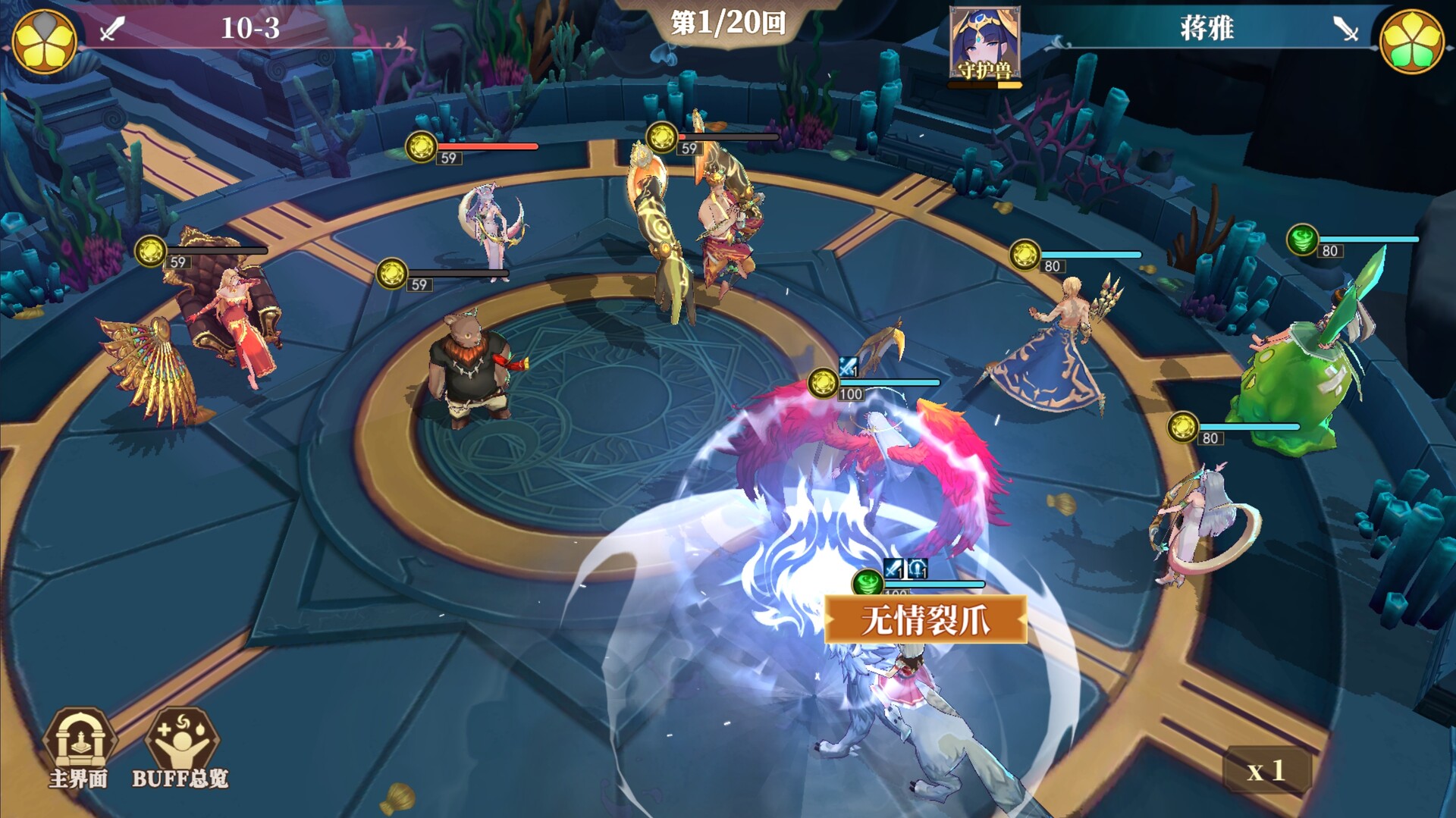The image size is (1456, 818).
Task: Click the 无情裂爪 skill name banner
Action: coord(927,620)
